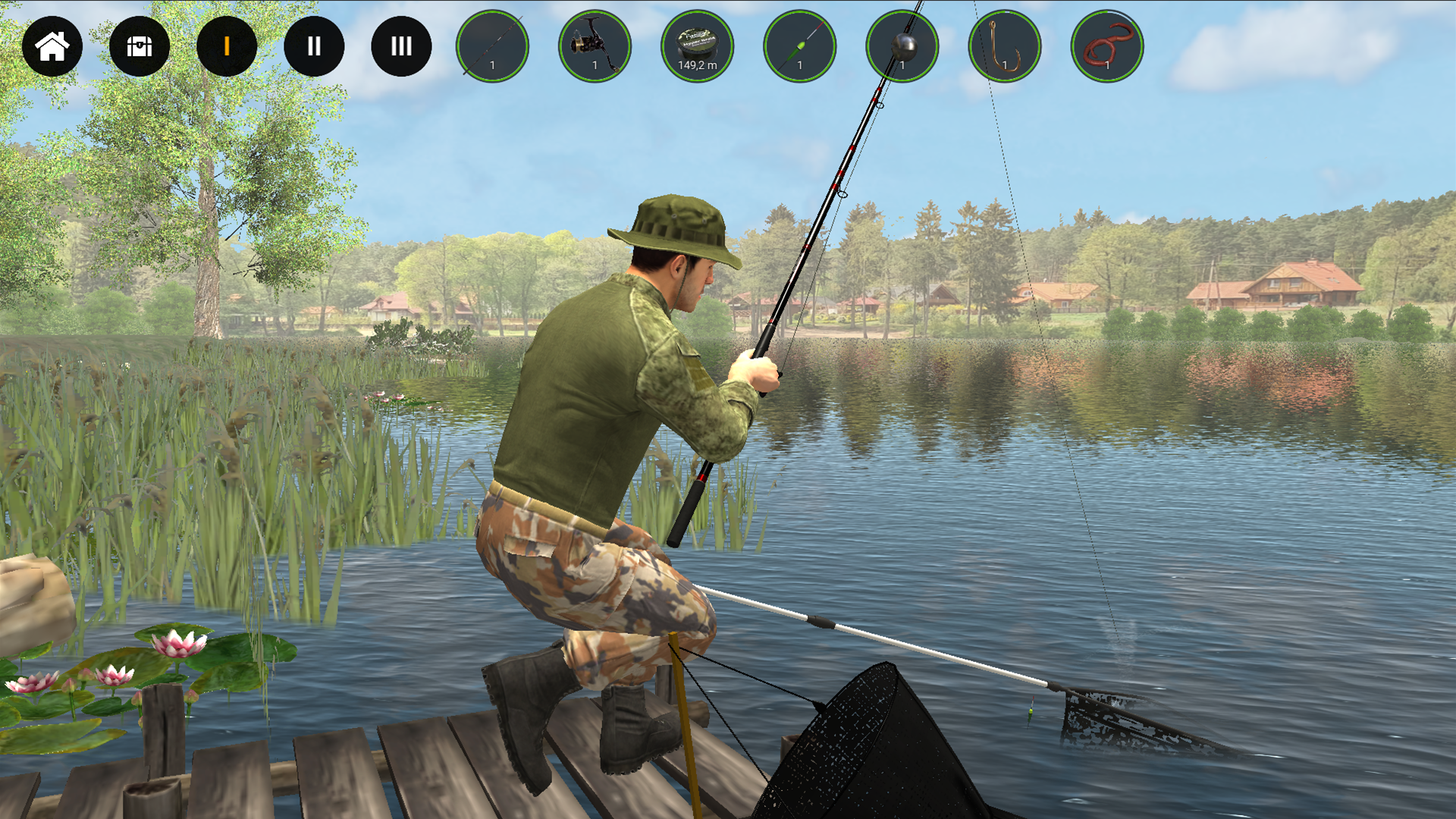Screen dimensions: 1456x819
Task: Switch to rod setup III
Action: click(x=401, y=46)
